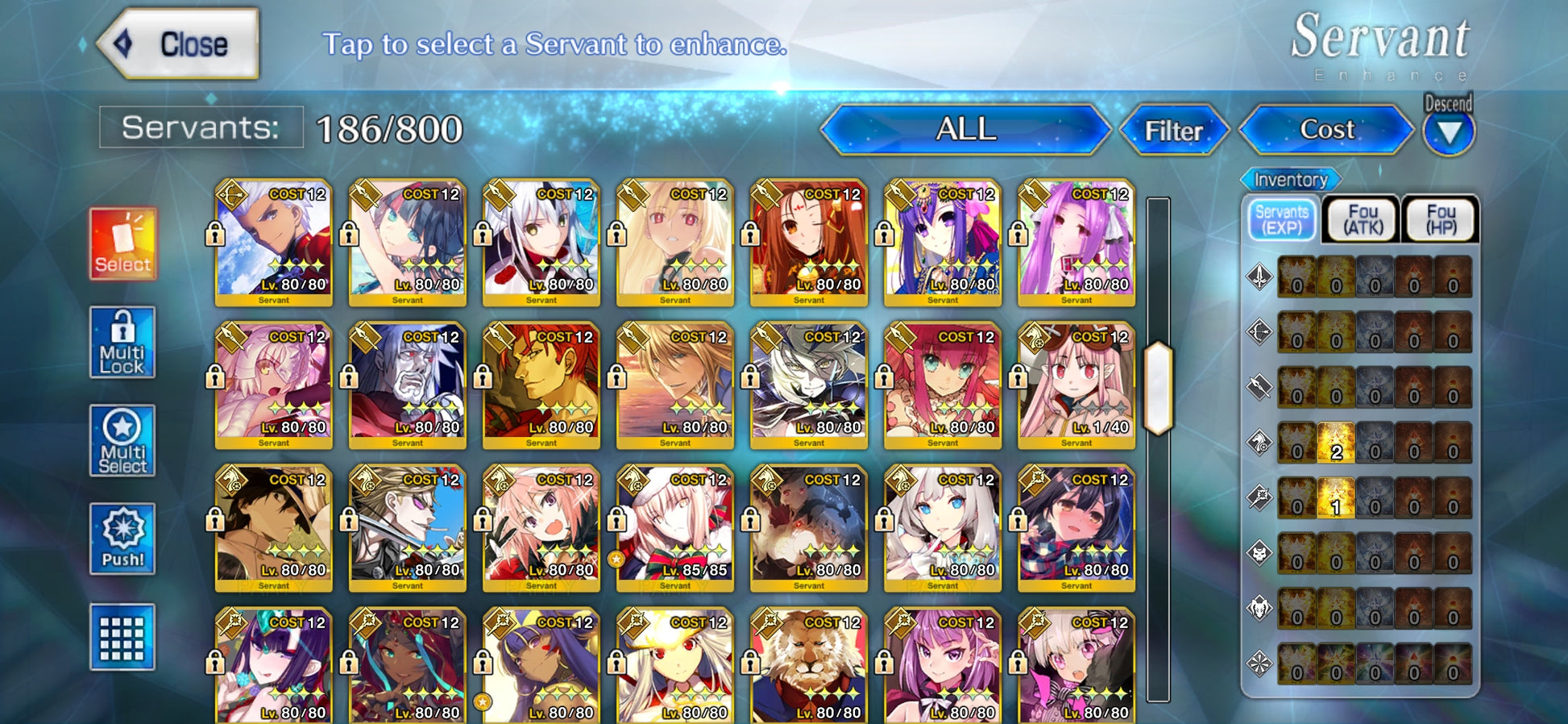Select the Lv. 85/85 servant card
The height and width of the screenshot is (724, 1568).
[x=675, y=527]
